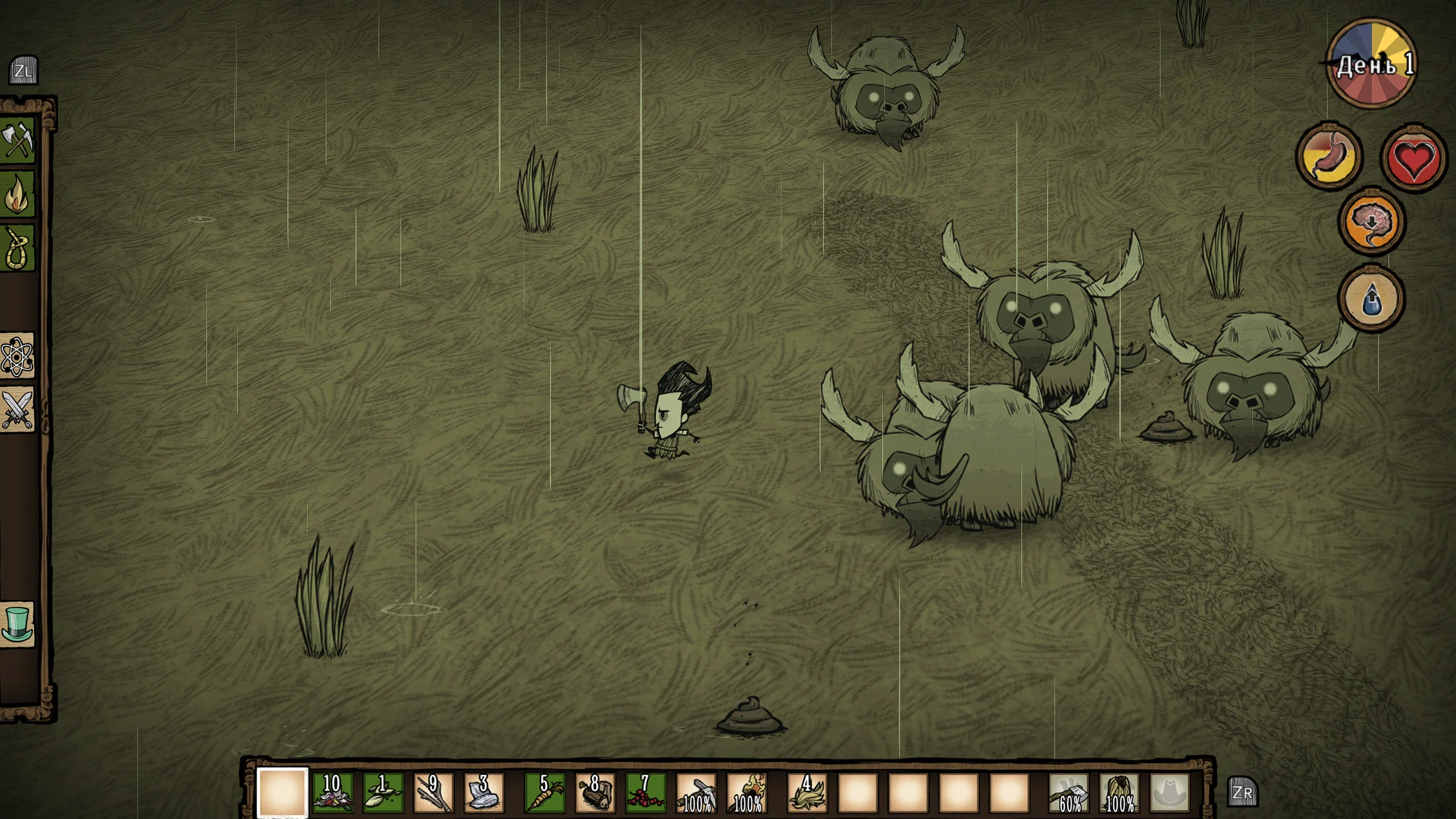Select the wood logs stack of 8
The height and width of the screenshot is (819, 1456).
coord(595,792)
